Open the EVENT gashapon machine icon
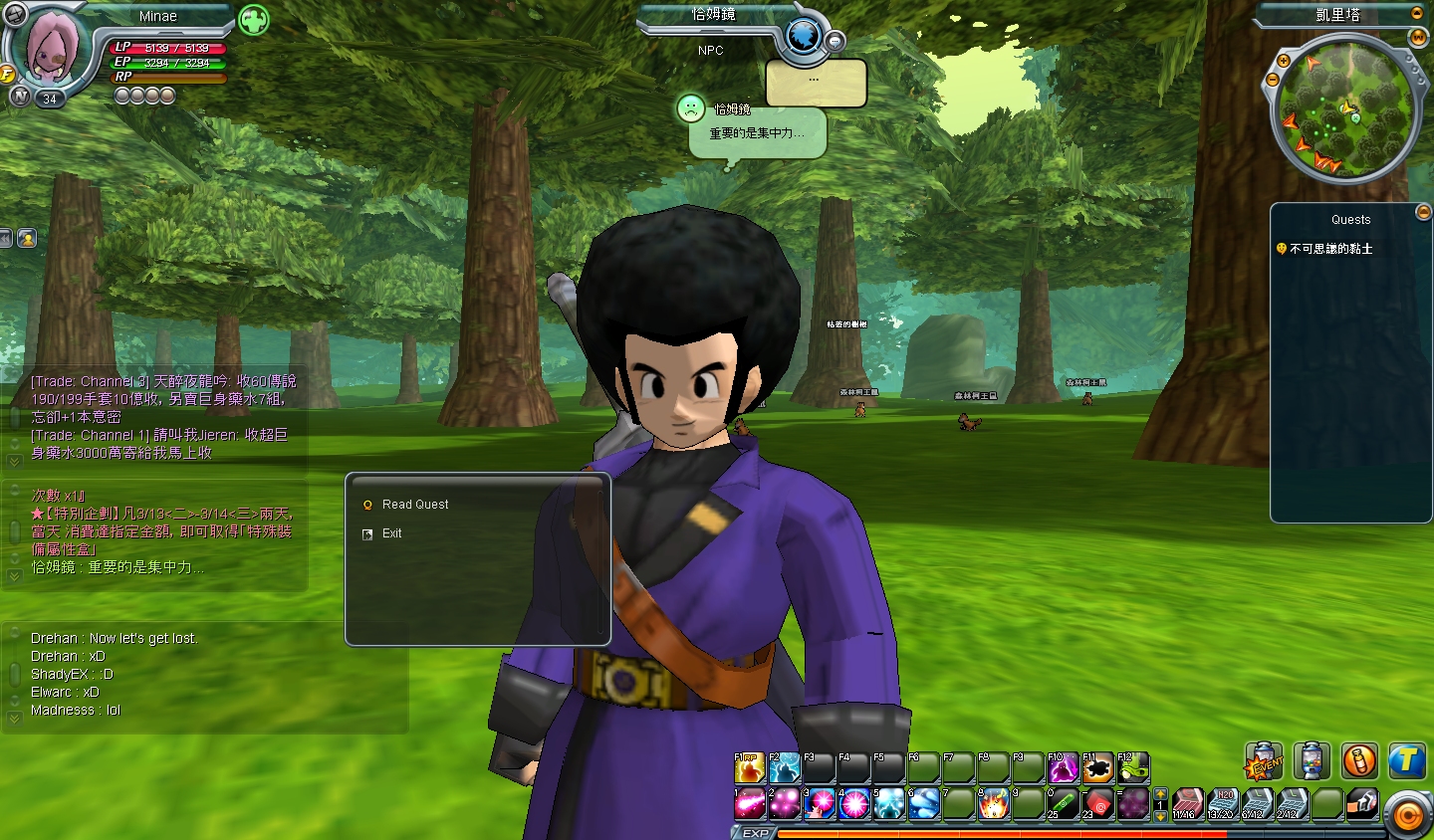 [1264, 760]
